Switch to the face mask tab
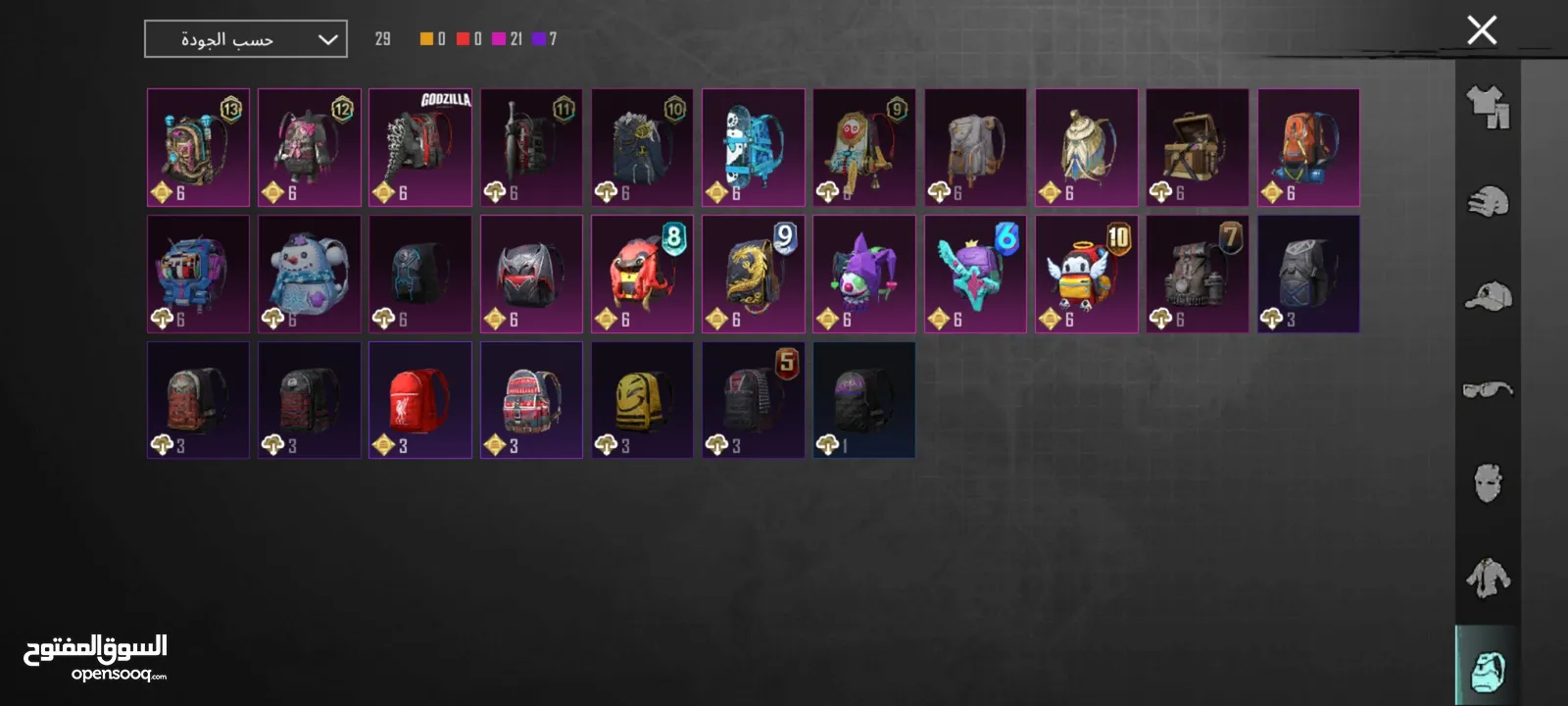This screenshot has height=706, width=1568. click(1488, 482)
